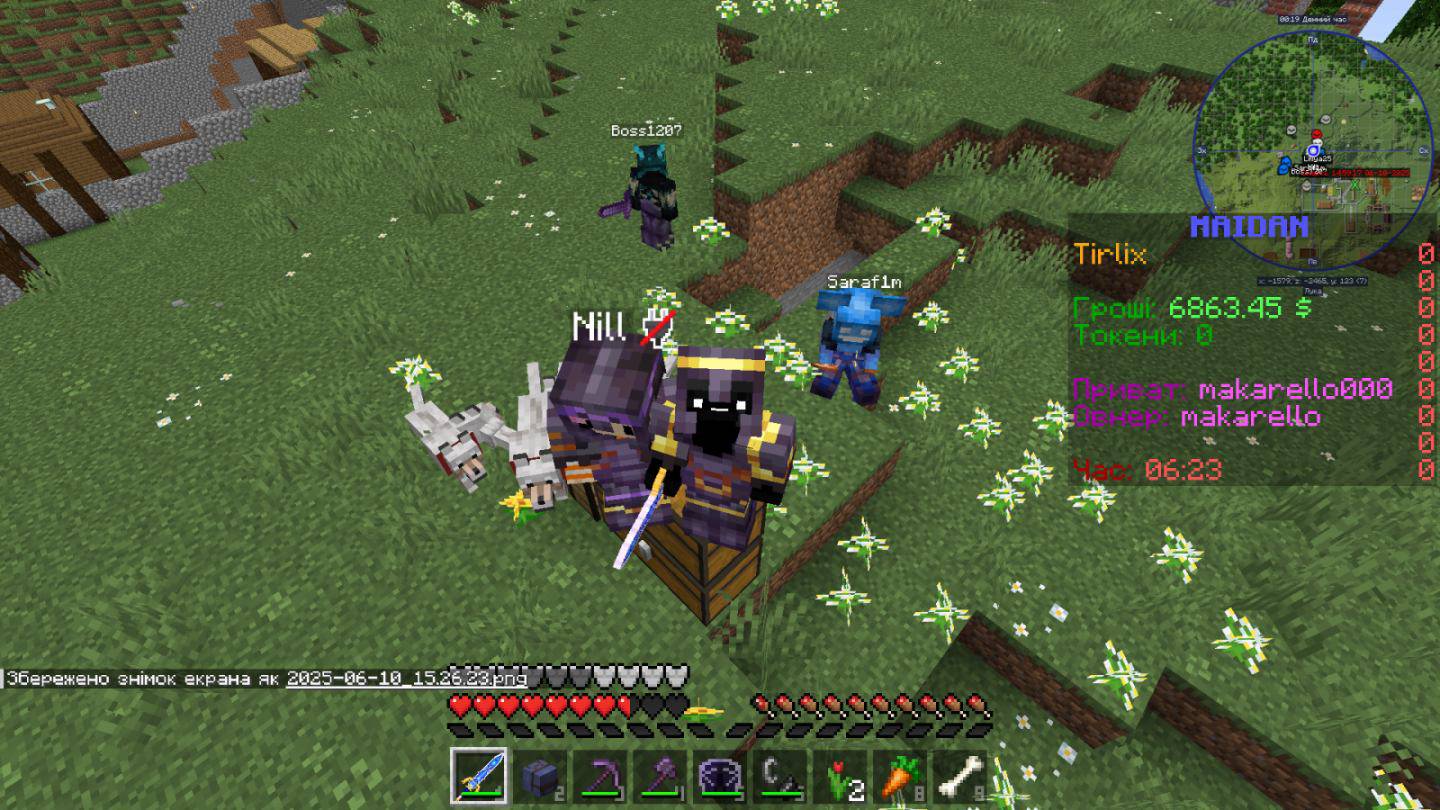Choose the netherite pickaxe in the hotbar
The image size is (1440, 810).
599,775
